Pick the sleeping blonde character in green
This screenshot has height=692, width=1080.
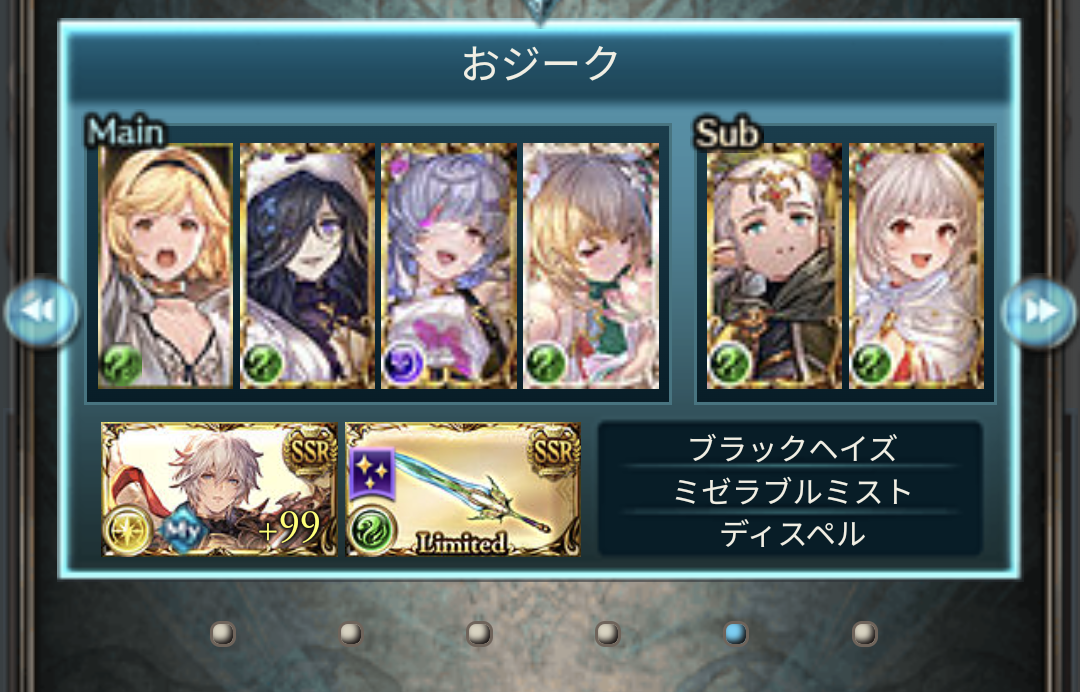click(591, 266)
